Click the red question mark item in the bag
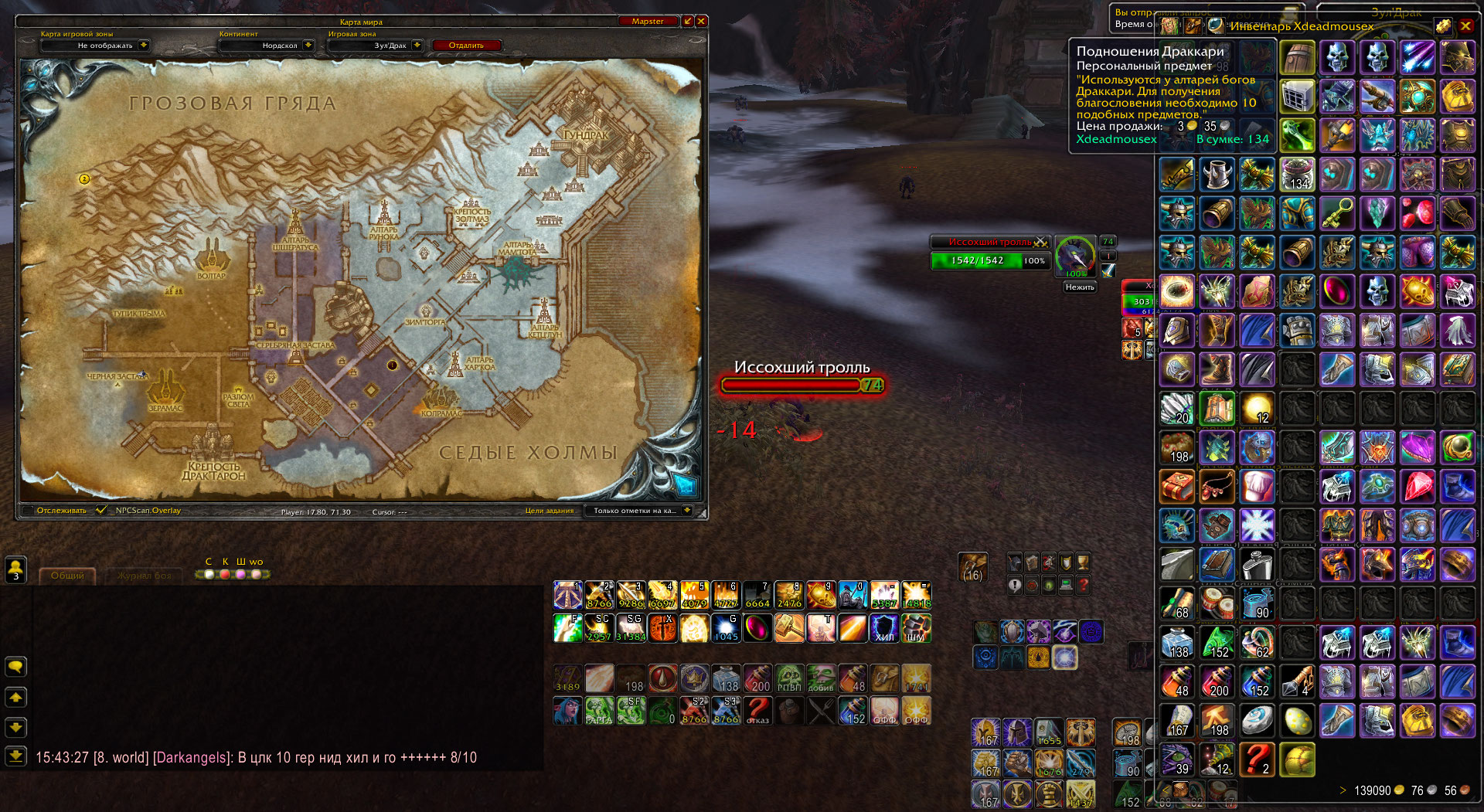The width and height of the screenshot is (1484, 812). coord(1257,759)
